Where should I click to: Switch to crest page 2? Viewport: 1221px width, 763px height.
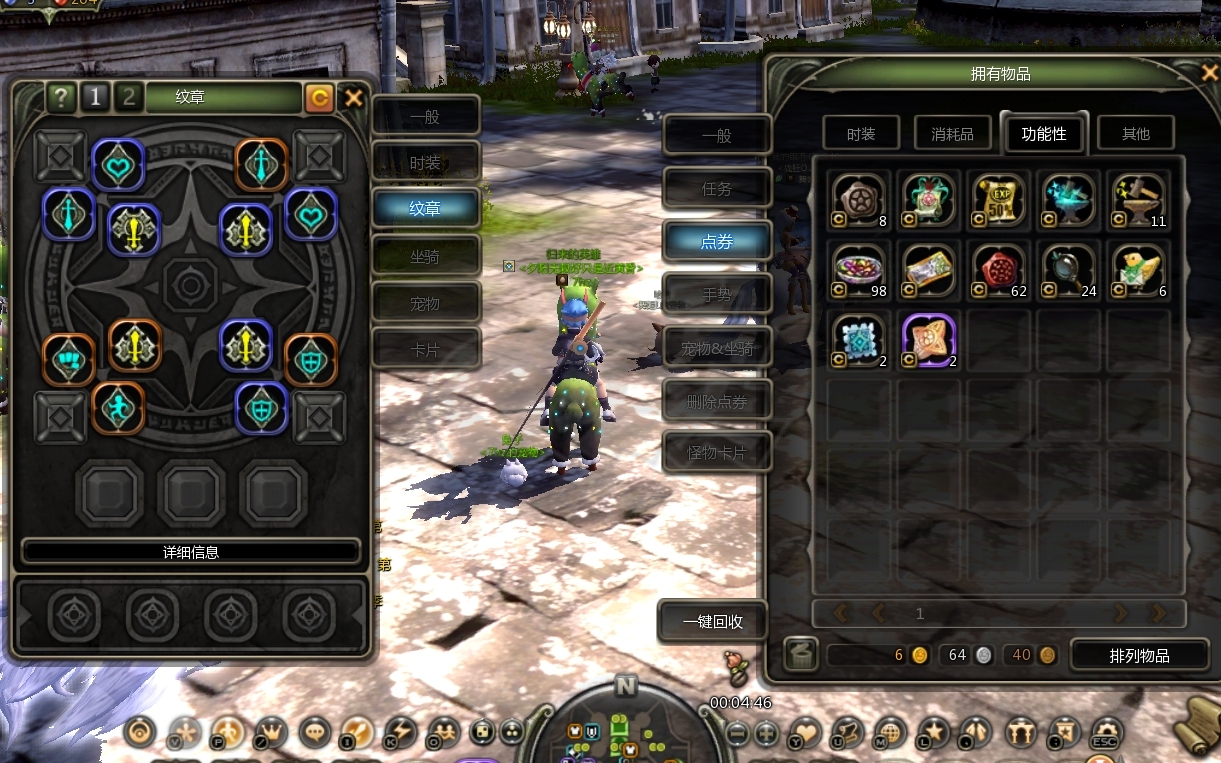(127, 97)
